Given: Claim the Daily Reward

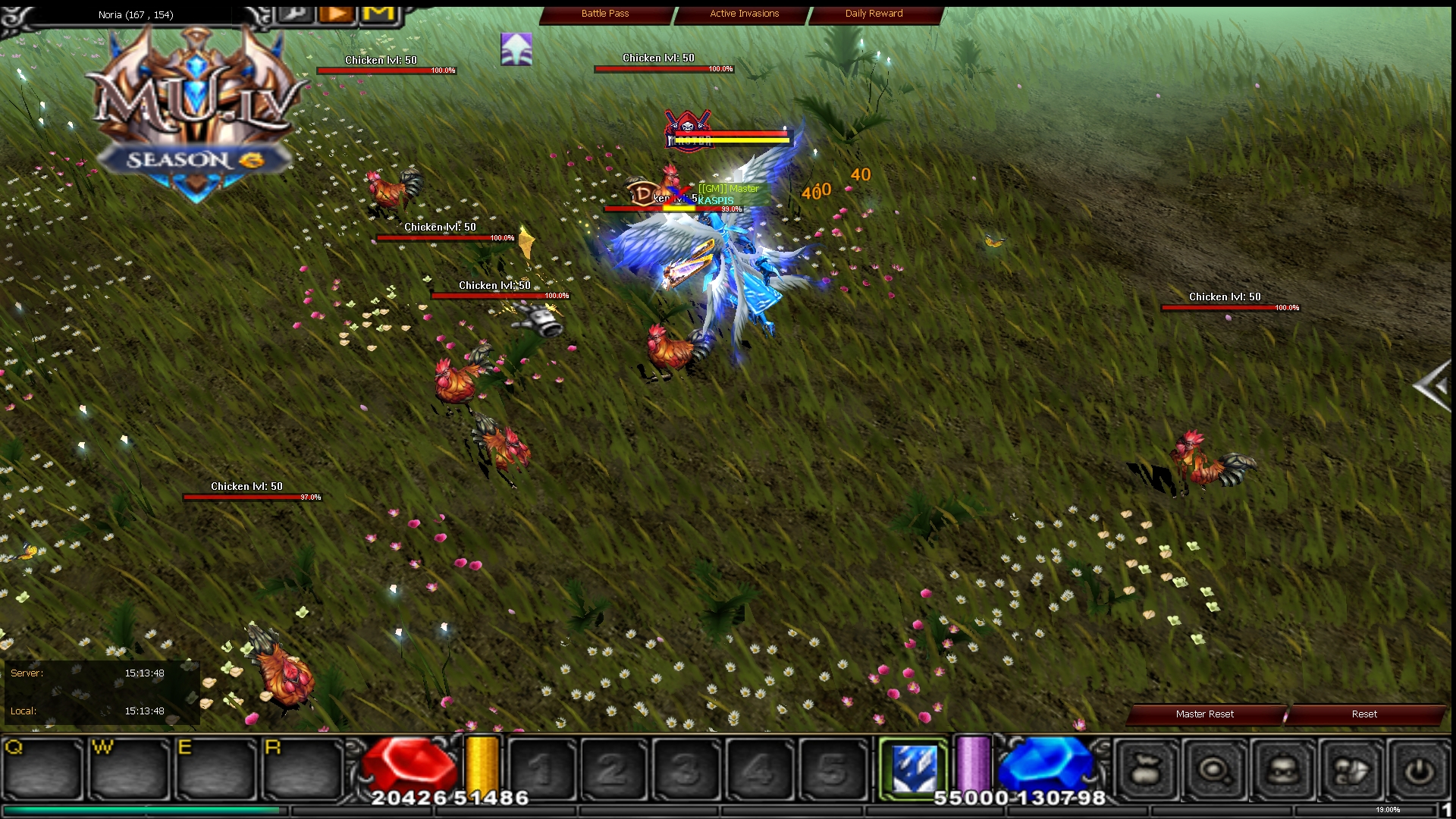Looking at the screenshot, I should point(873,14).
